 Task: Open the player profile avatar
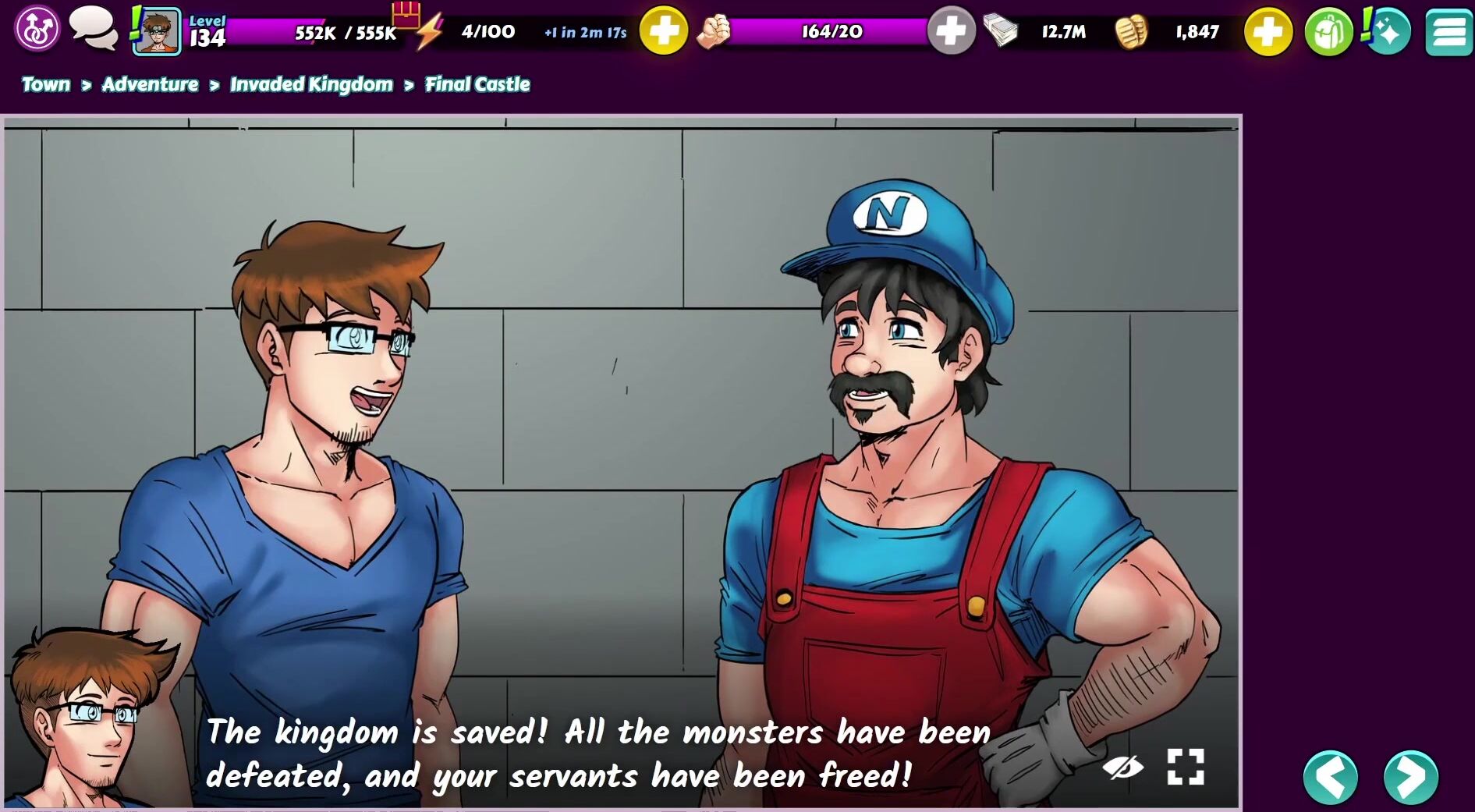pos(157,32)
